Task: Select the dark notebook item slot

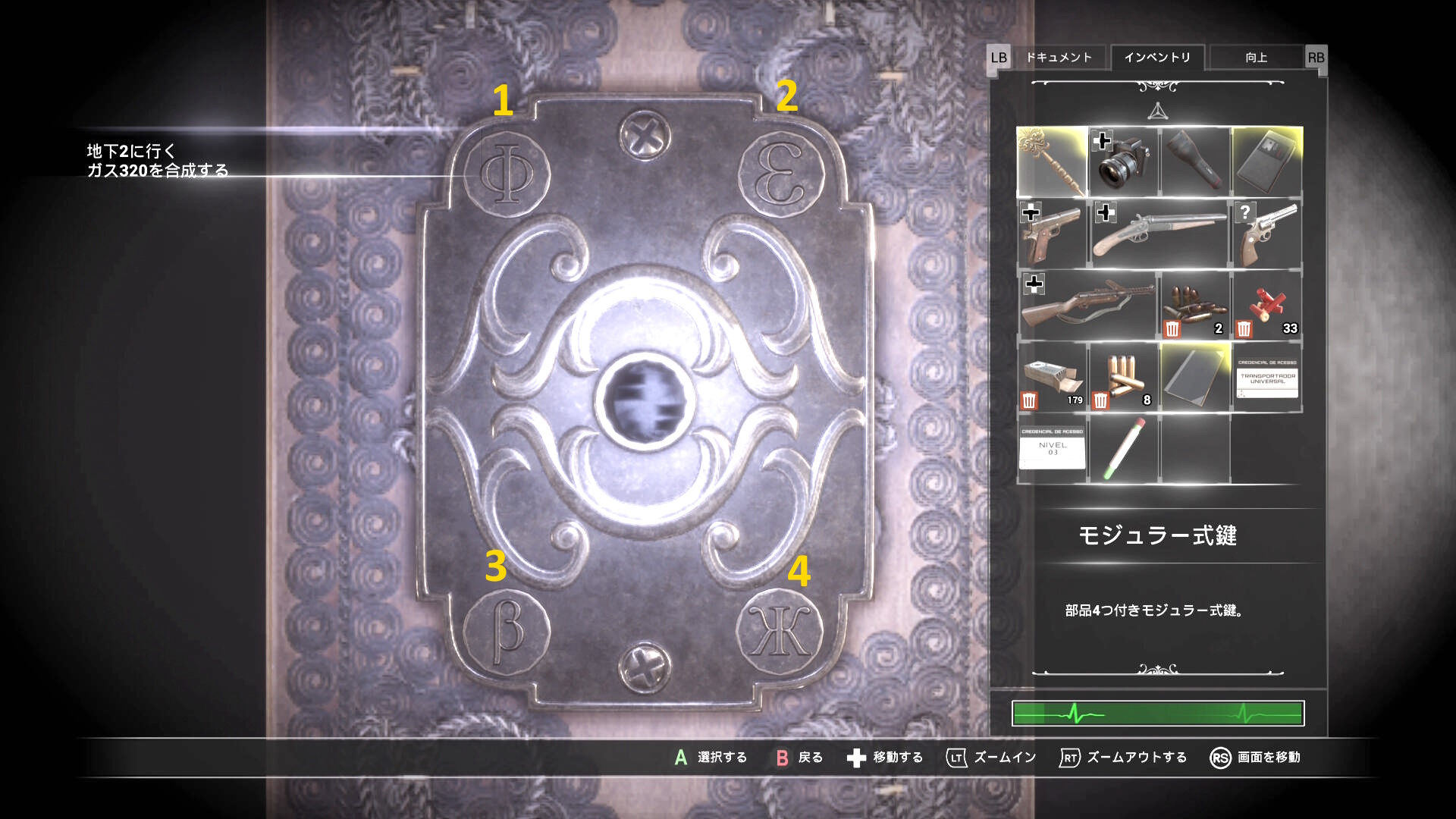Action: (1195, 377)
